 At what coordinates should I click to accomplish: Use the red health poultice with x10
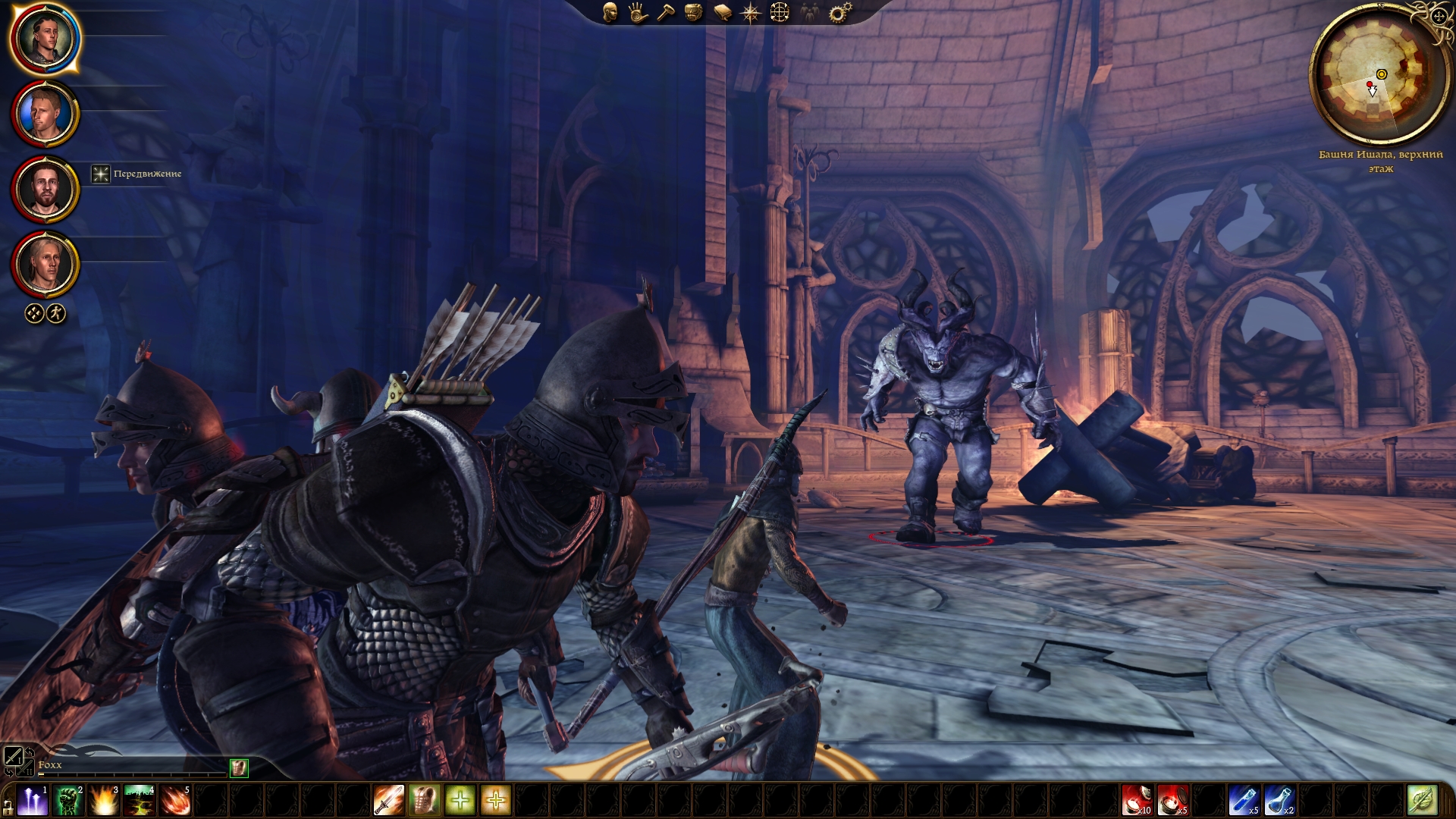pyautogui.click(x=1137, y=801)
